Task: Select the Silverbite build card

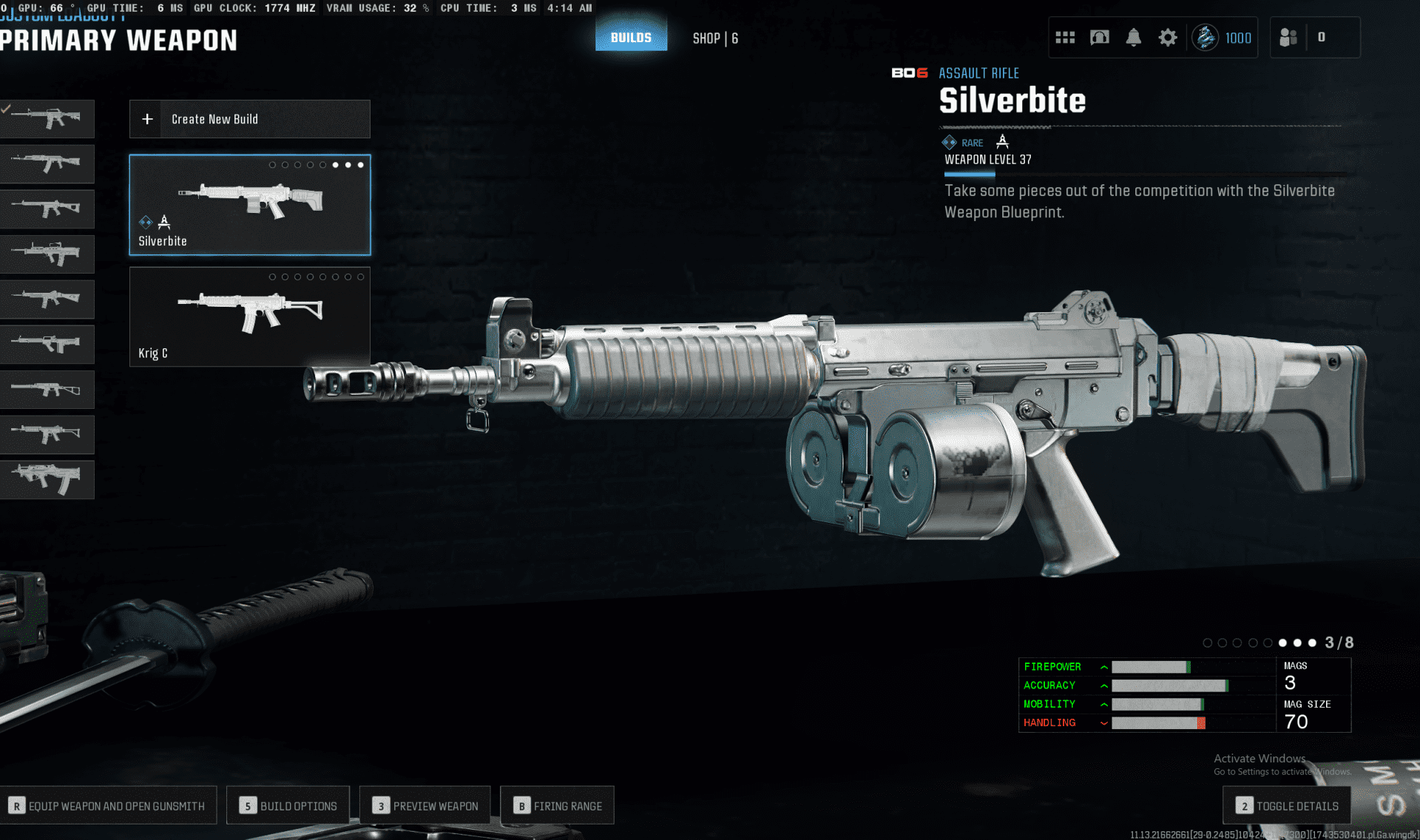Action: click(x=250, y=205)
